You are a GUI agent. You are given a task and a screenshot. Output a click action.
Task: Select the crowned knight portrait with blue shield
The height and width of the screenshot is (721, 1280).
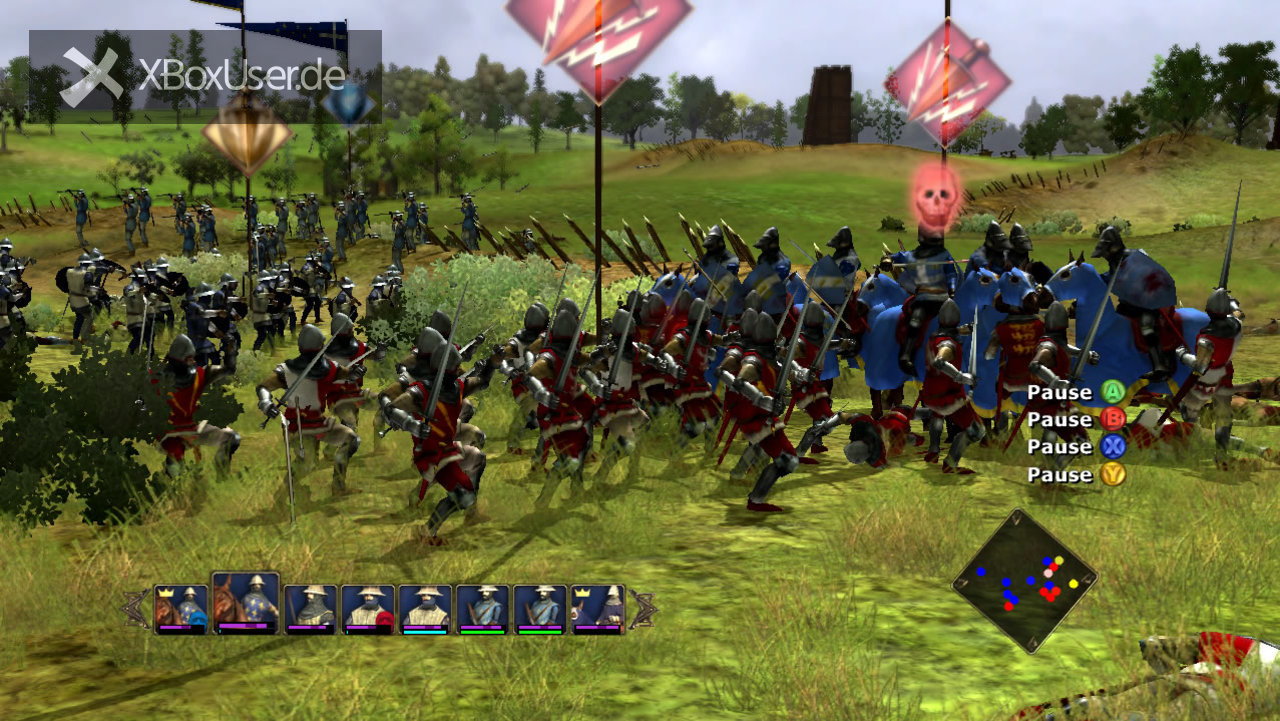coord(181,609)
